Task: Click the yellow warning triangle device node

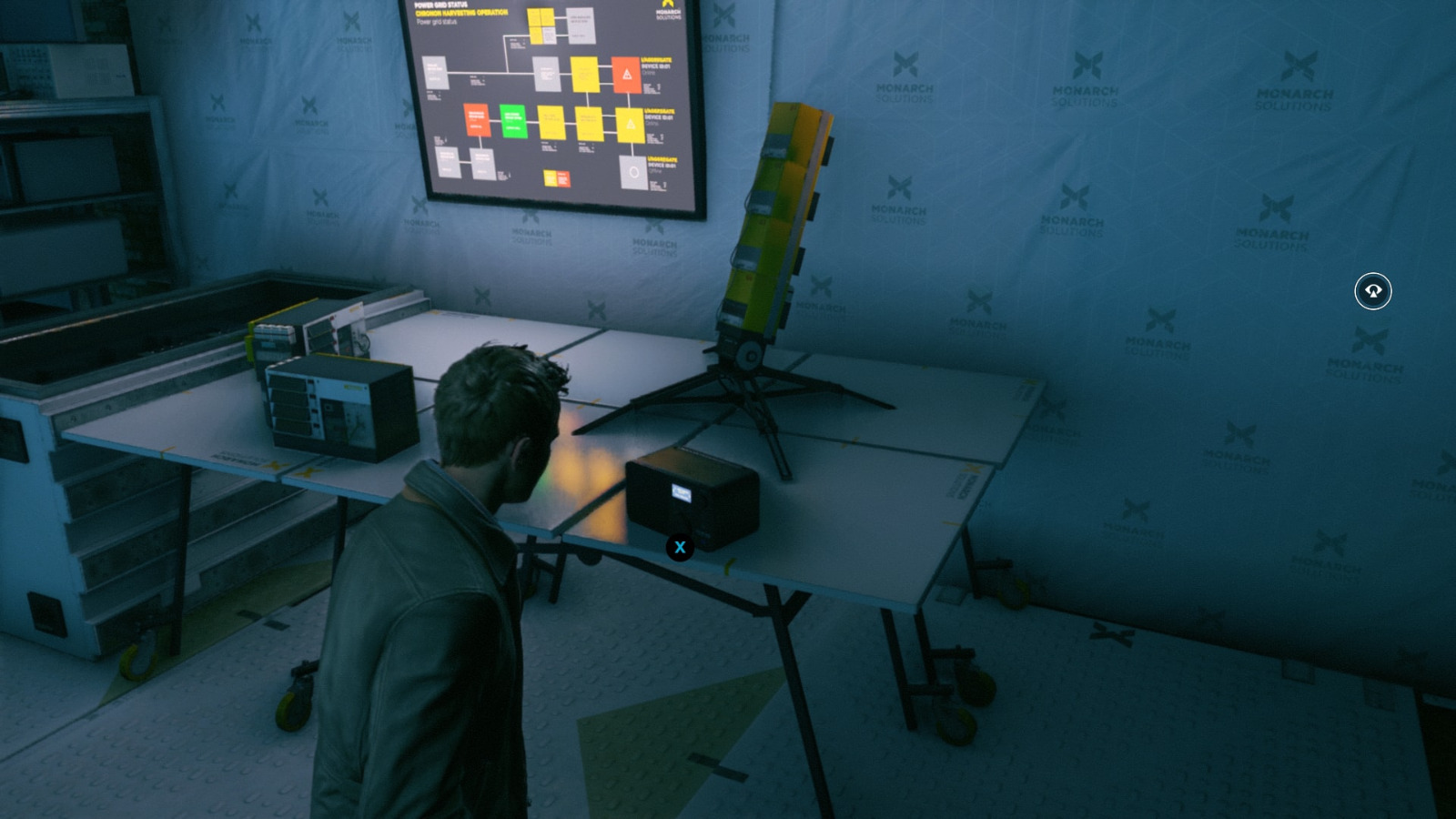Action: click(x=630, y=124)
